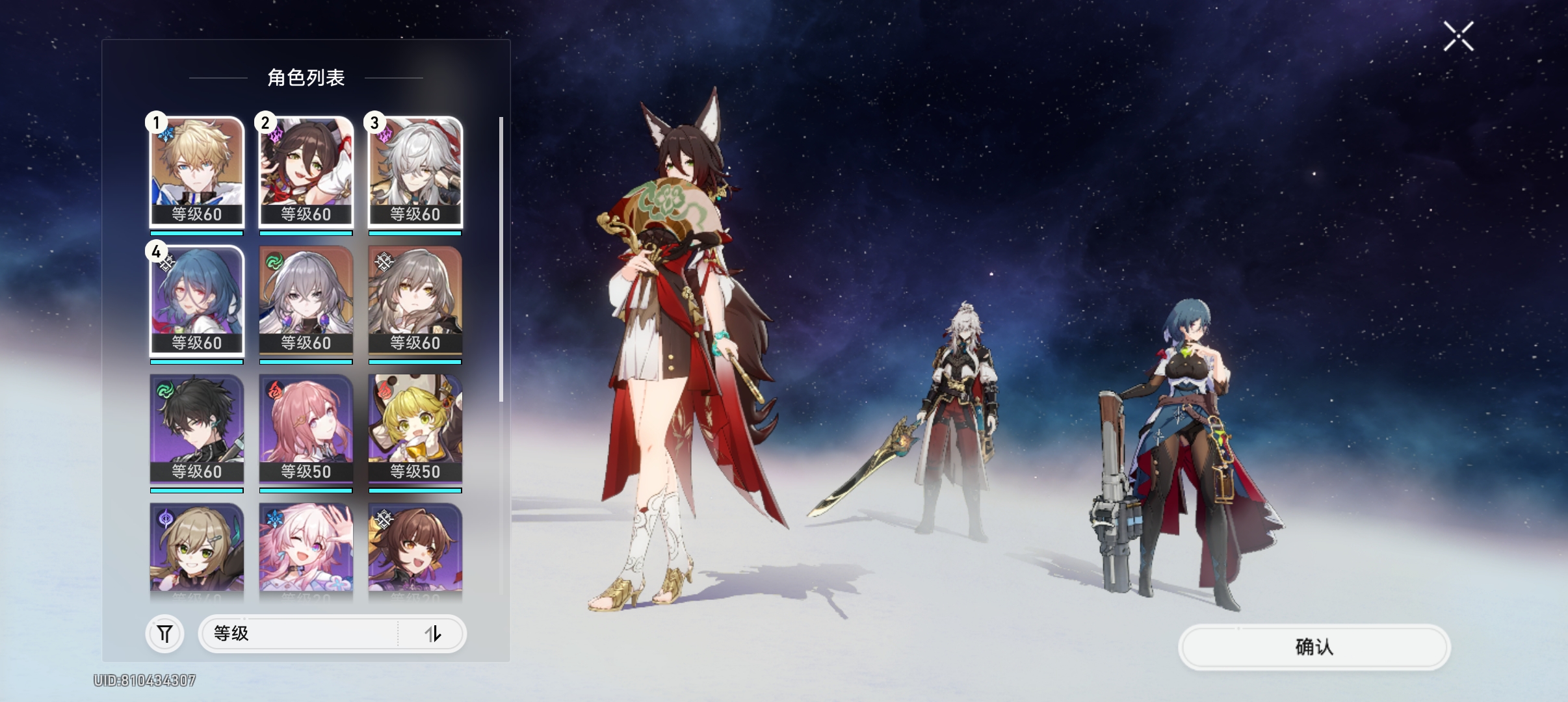Select the winking pink-haired ice girl
The height and width of the screenshot is (702, 1568).
[306, 549]
